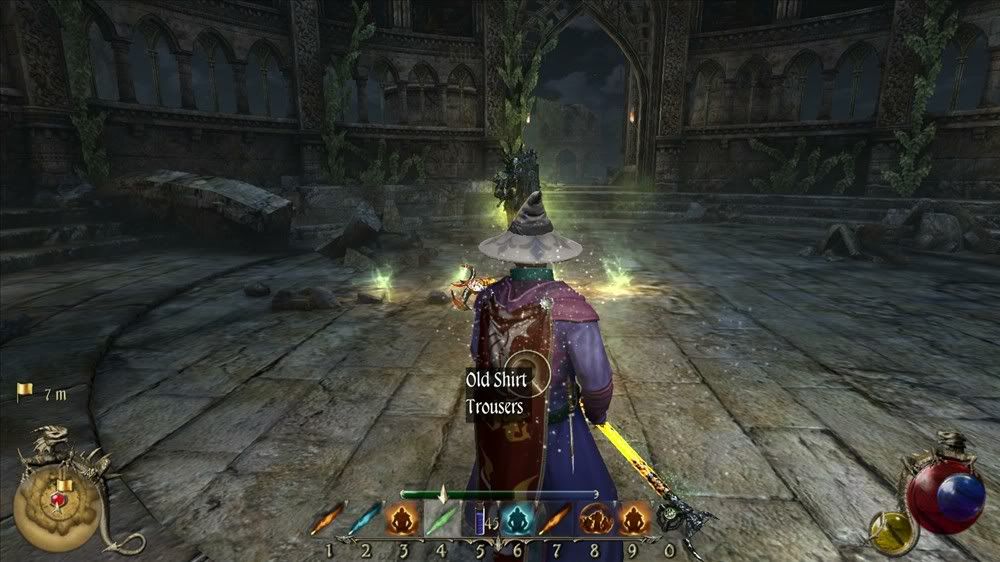The height and width of the screenshot is (562, 1000).
Task: Trigger the orange group summon ability
Action: pos(593,521)
